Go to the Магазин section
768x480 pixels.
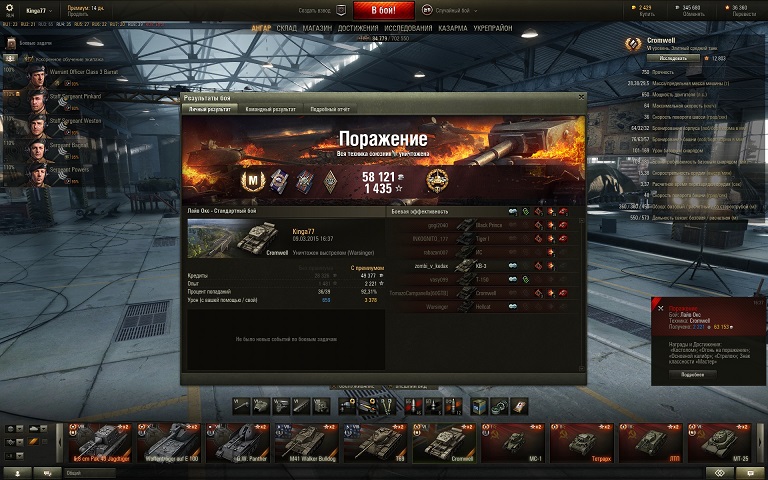point(317,28)
